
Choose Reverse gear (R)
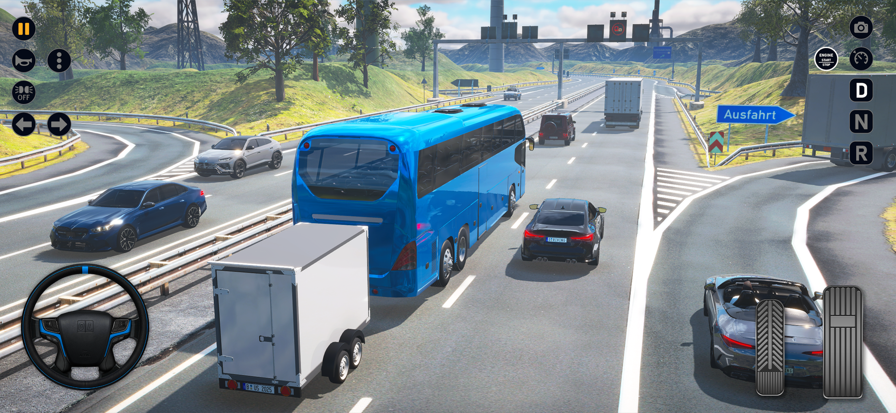[861, 154]
